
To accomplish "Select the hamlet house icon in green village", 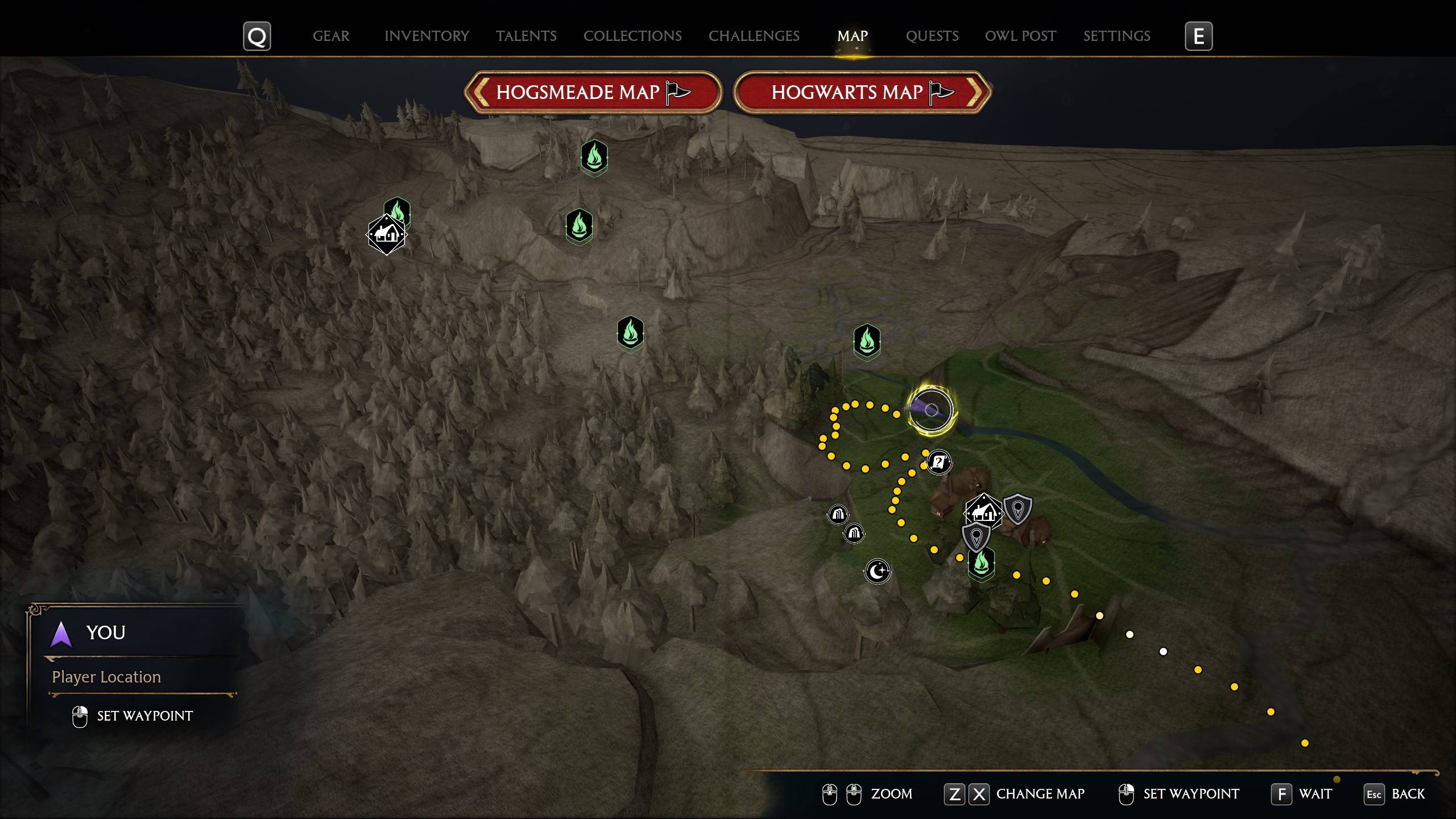I will pyautogui.click(x=983, y=511).
